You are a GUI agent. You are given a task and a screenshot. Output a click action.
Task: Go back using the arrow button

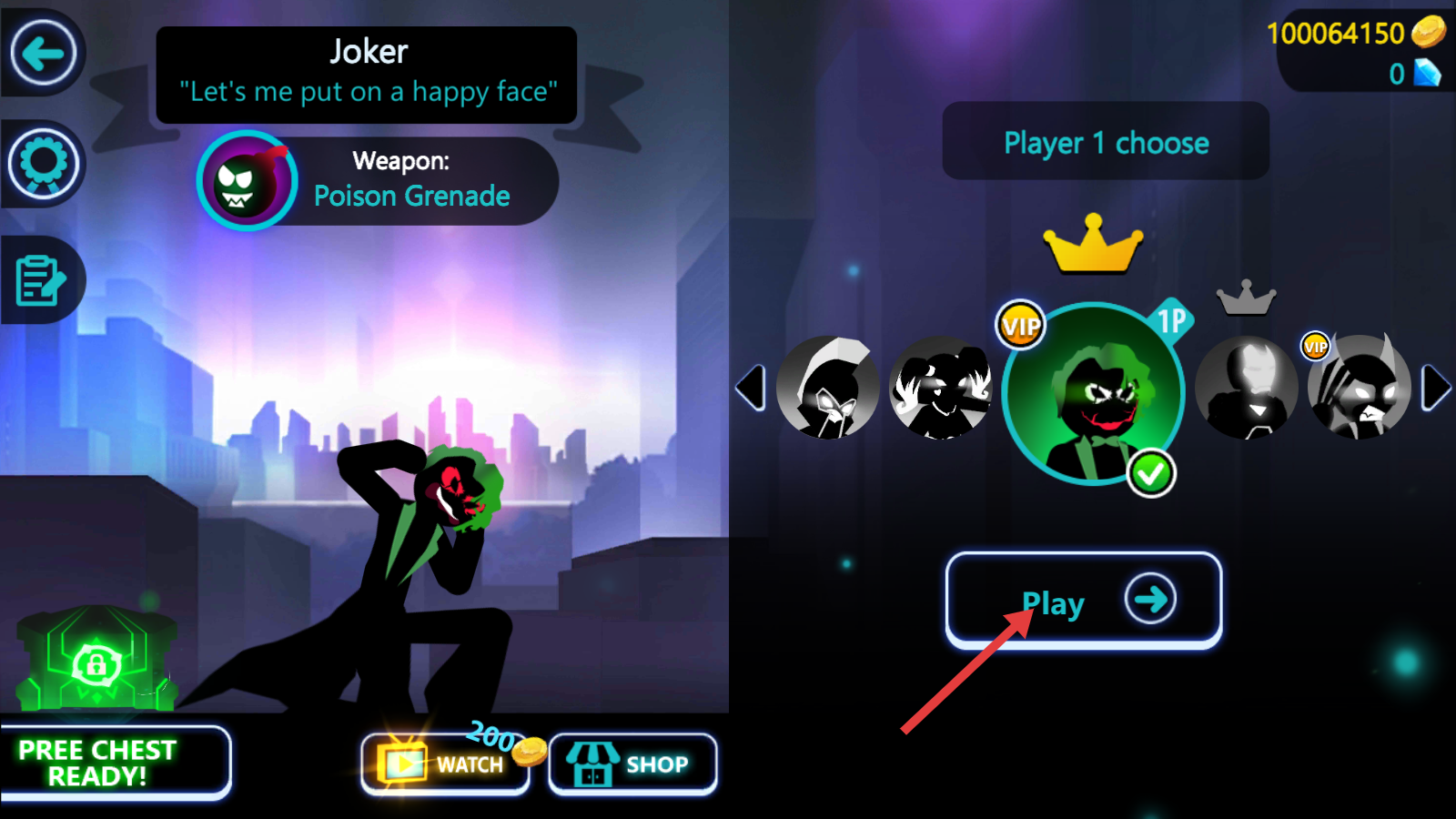point(43,54)
